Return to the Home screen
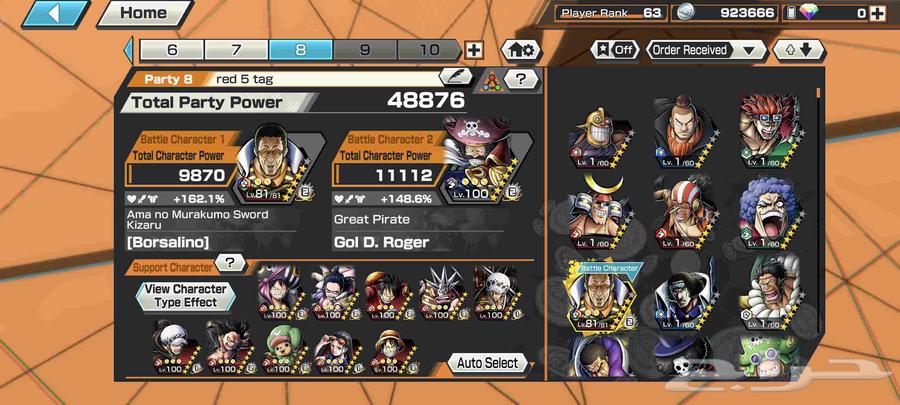Viewport: 900px width, 405px height. point(142,14)
